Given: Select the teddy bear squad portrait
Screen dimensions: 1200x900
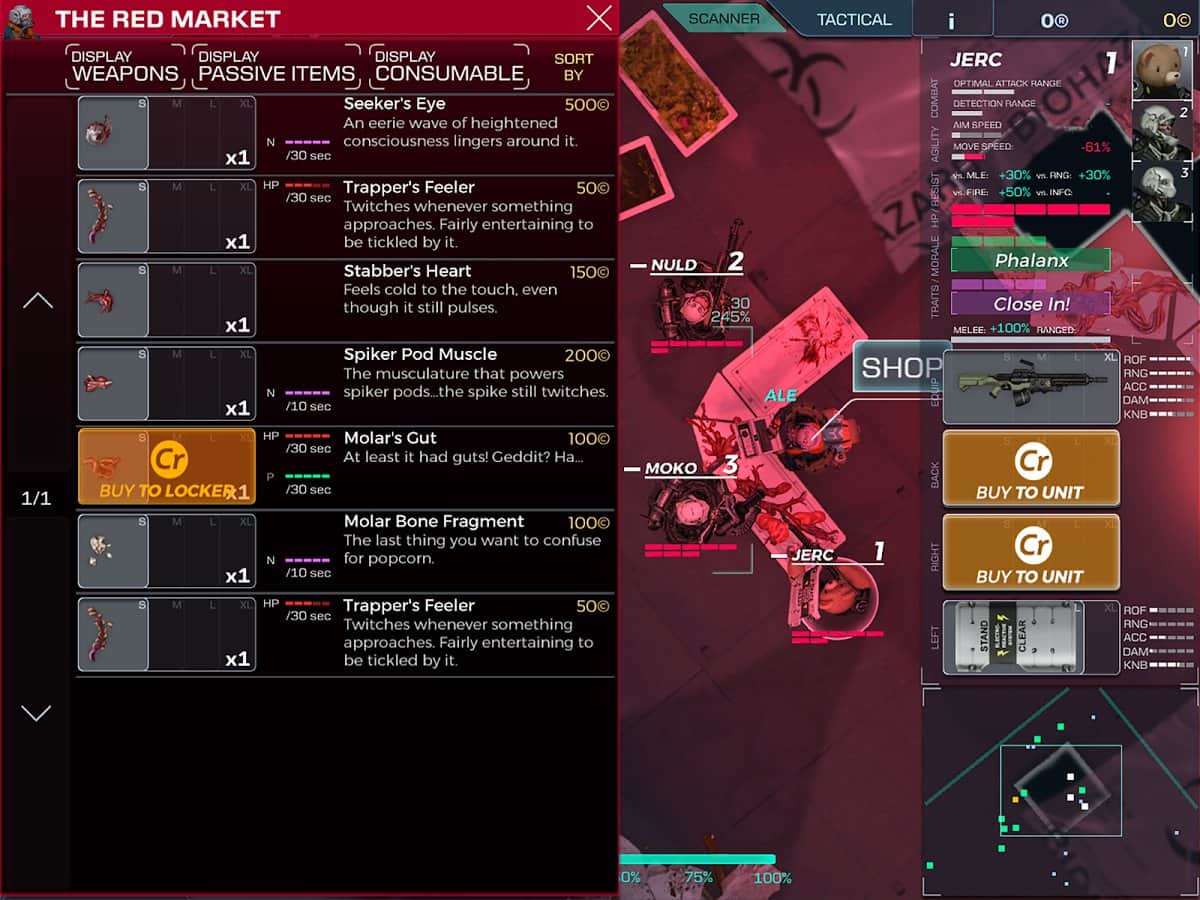Looking at the screenshot, I should 1162,70.
